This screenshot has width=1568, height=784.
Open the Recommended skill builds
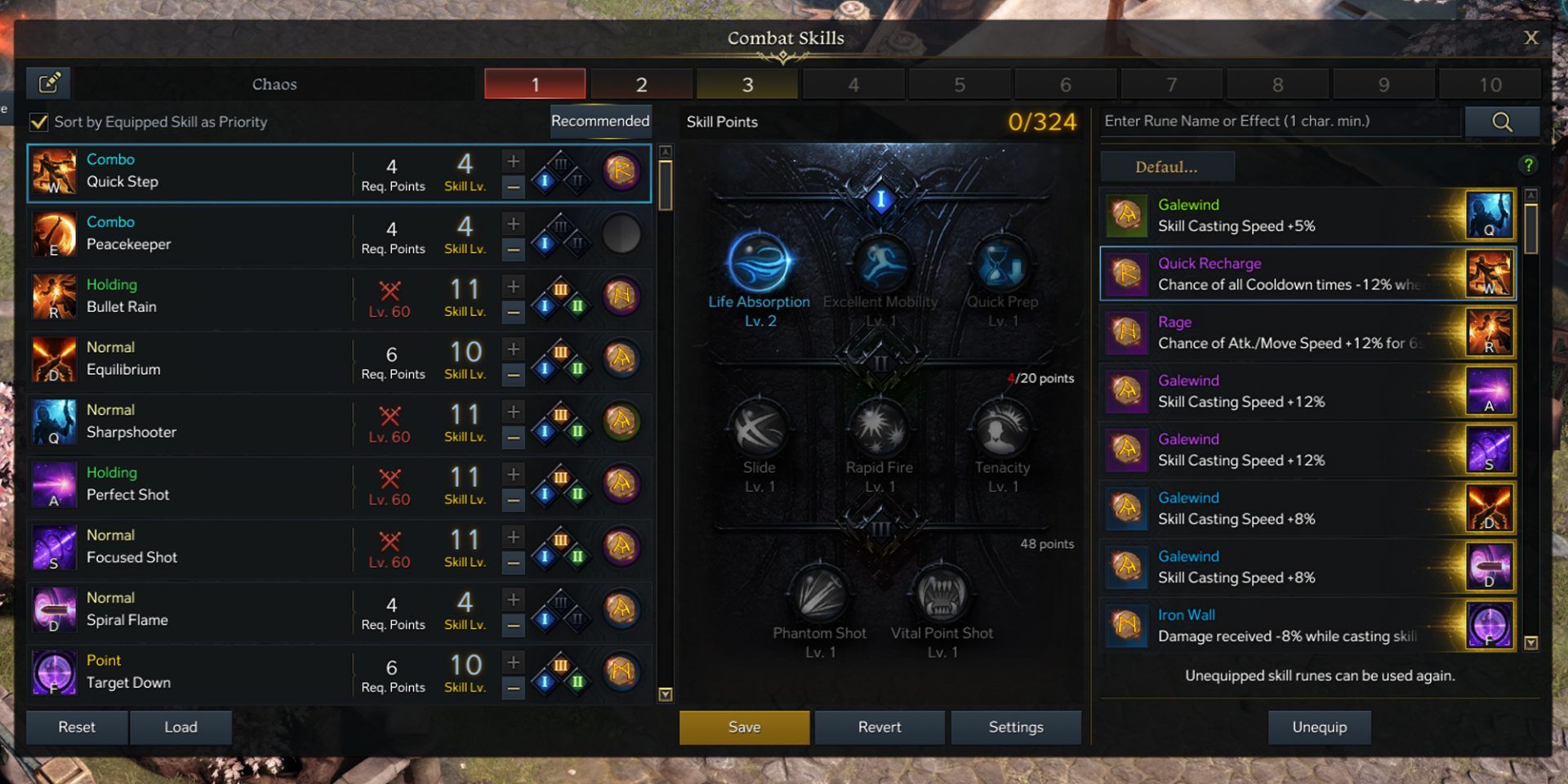click(600, 122)
